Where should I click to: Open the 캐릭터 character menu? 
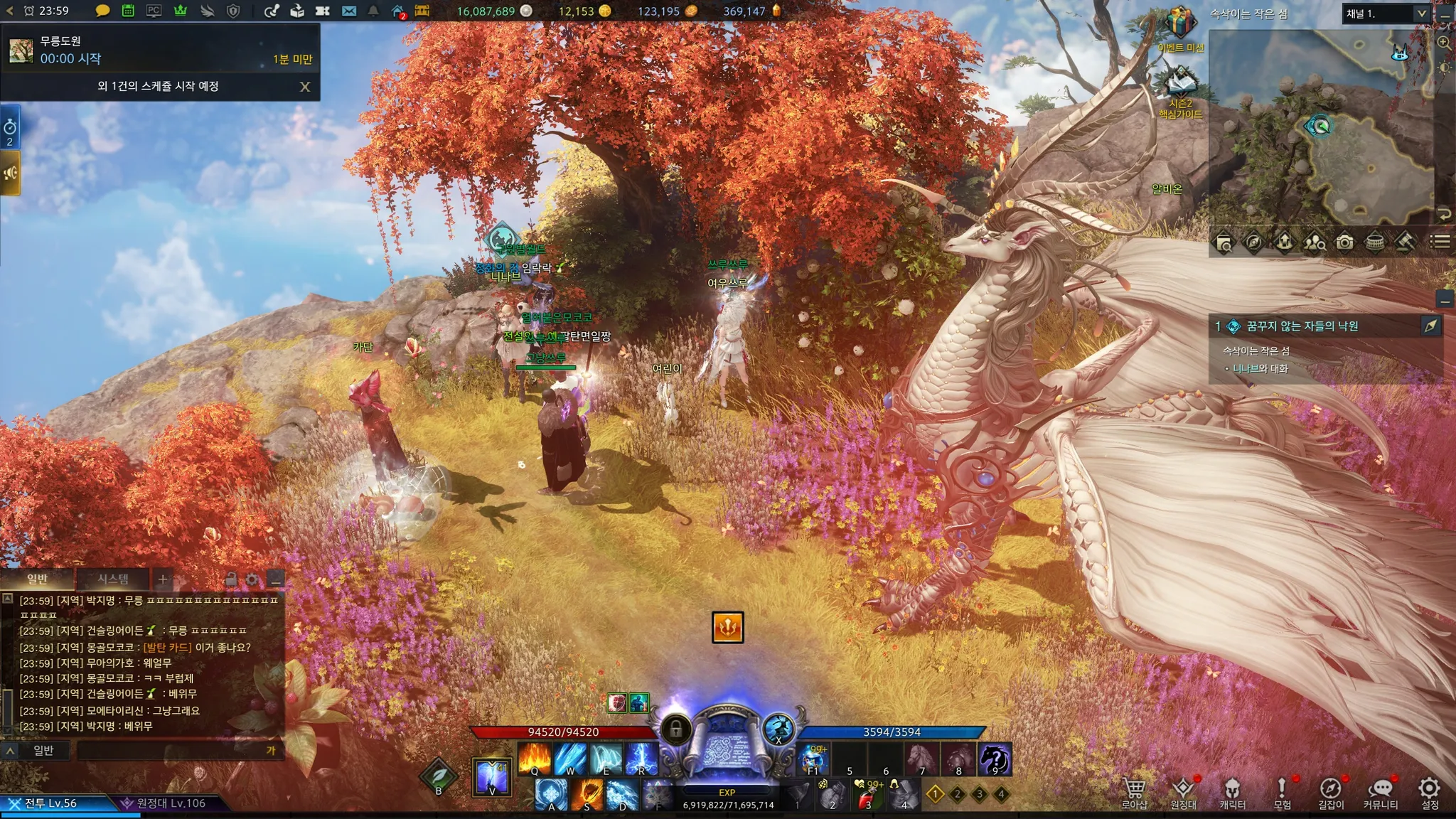1232,791
